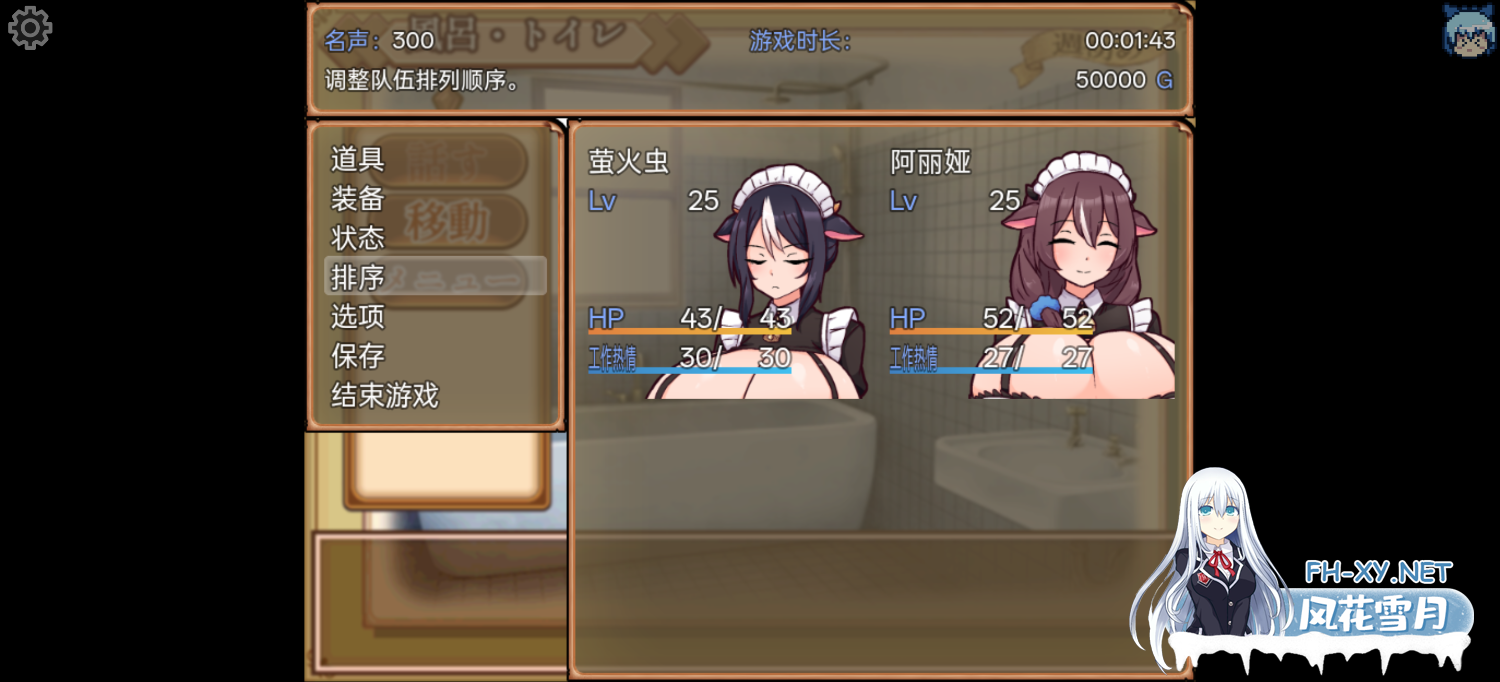Choose 保存 to save the game
Image resolution: width=1500 pixels, height=682 pixels.
(358, 356)
